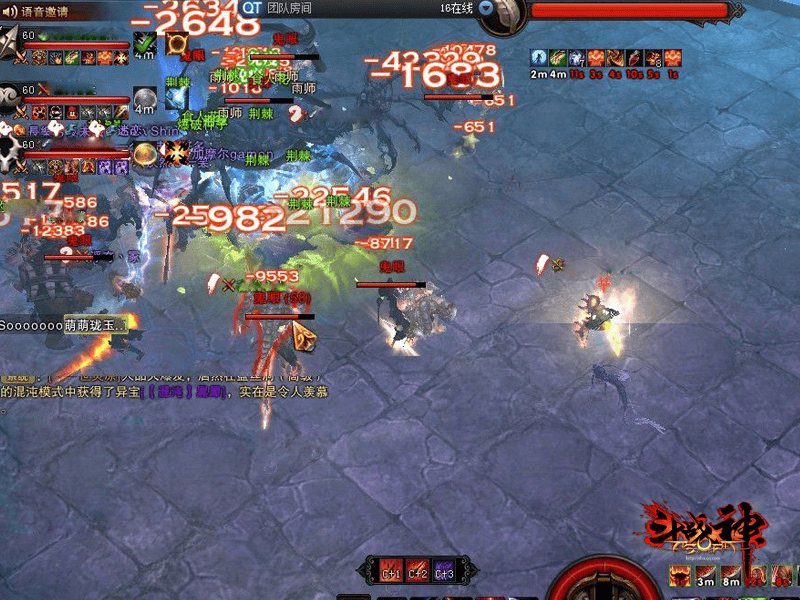
Task: Click the fiery ring buff icon
Action: tap(178, 44)
